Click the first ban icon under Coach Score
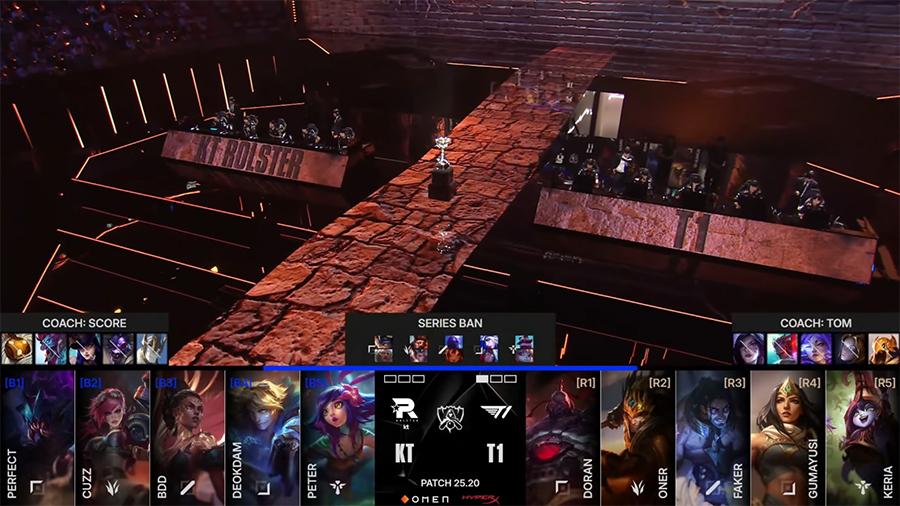The image size is (900, 506). [x=15, y=348]
